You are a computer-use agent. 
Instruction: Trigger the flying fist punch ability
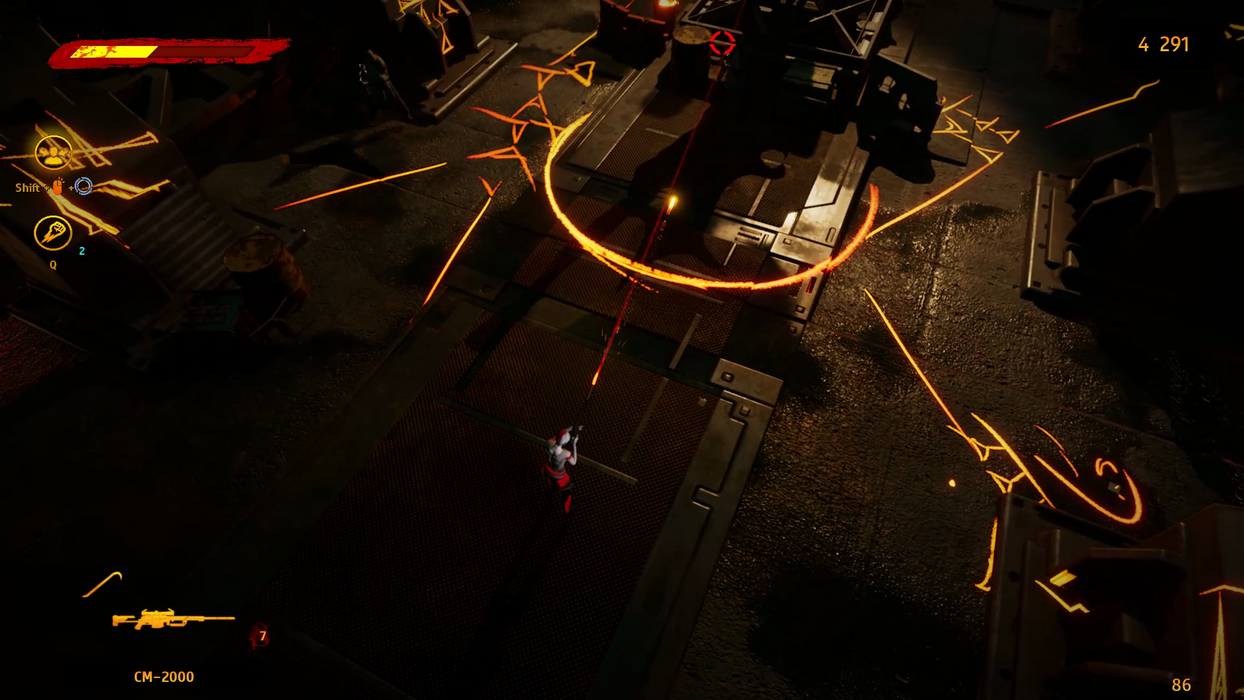point(52,233)
